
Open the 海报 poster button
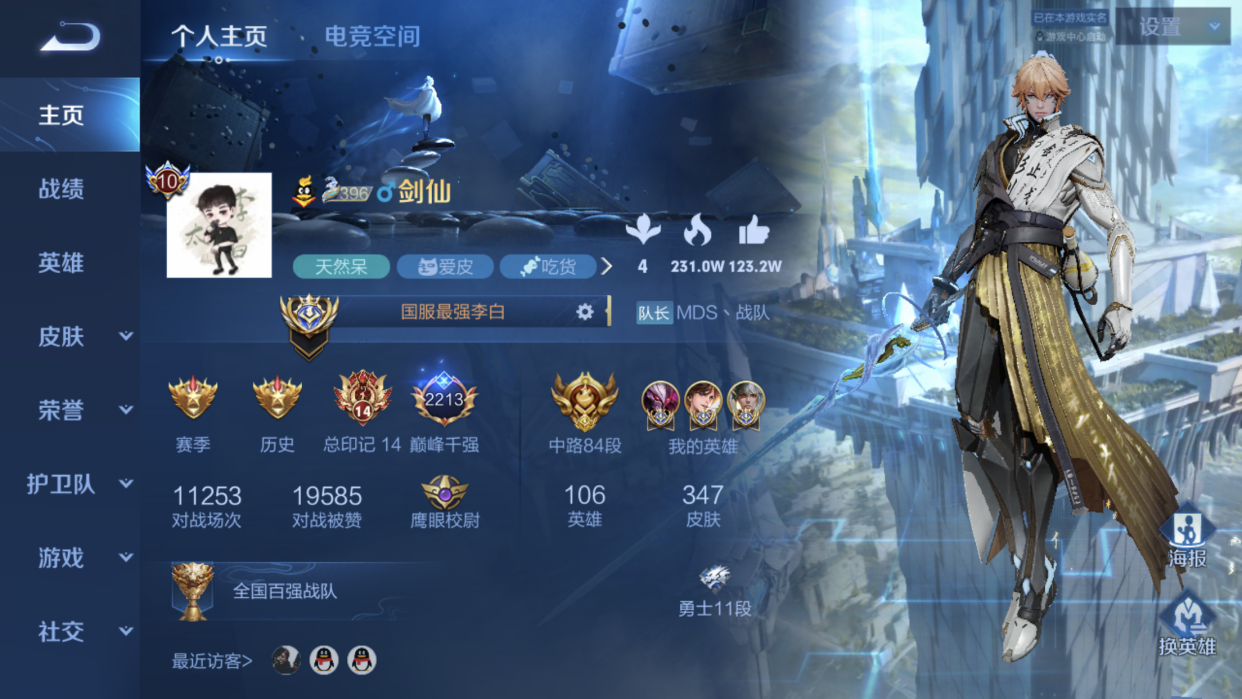tap(1187, 540)
